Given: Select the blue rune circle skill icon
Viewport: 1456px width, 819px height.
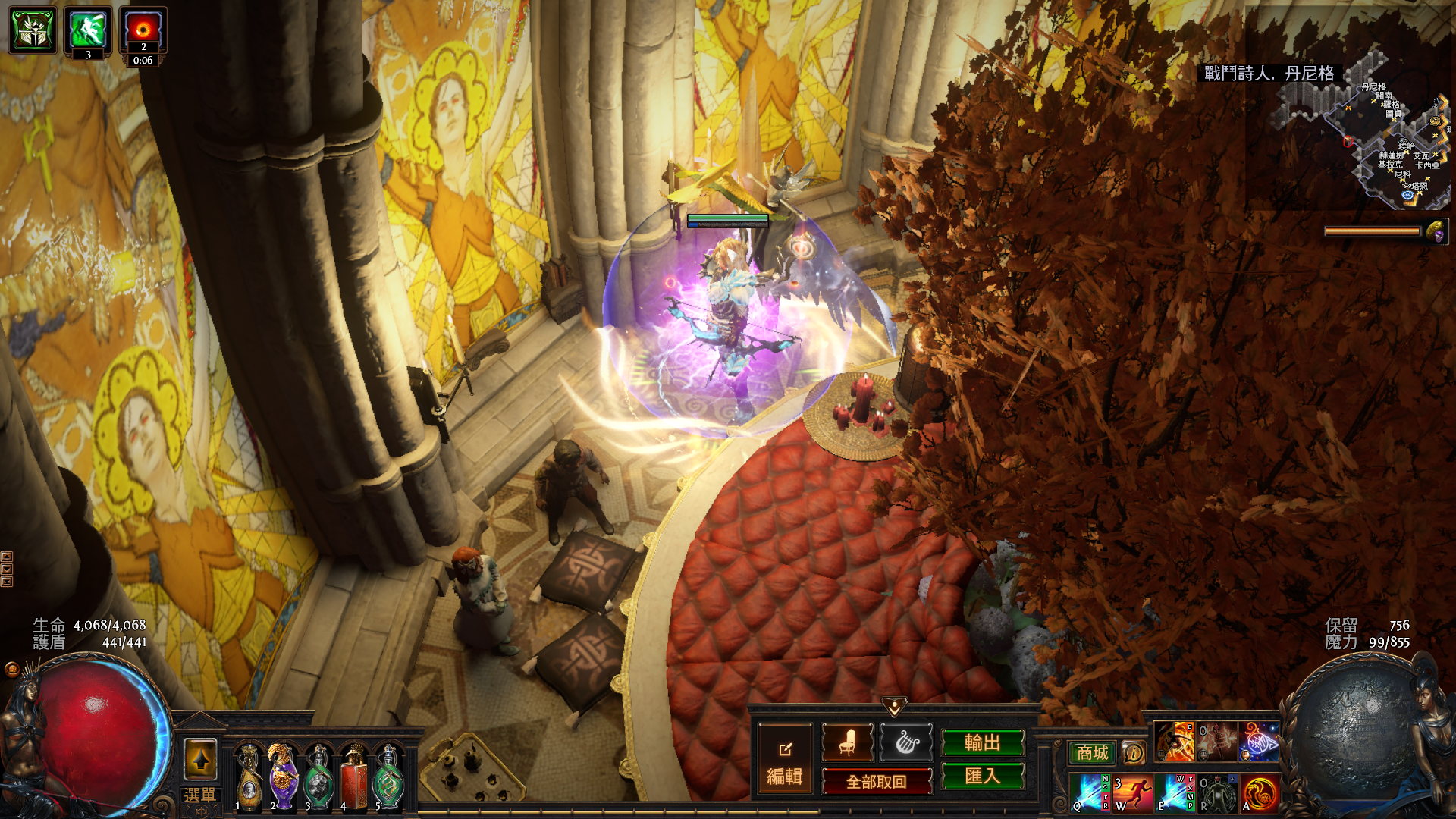Looking at the screenshot, I should (1258, 742).
